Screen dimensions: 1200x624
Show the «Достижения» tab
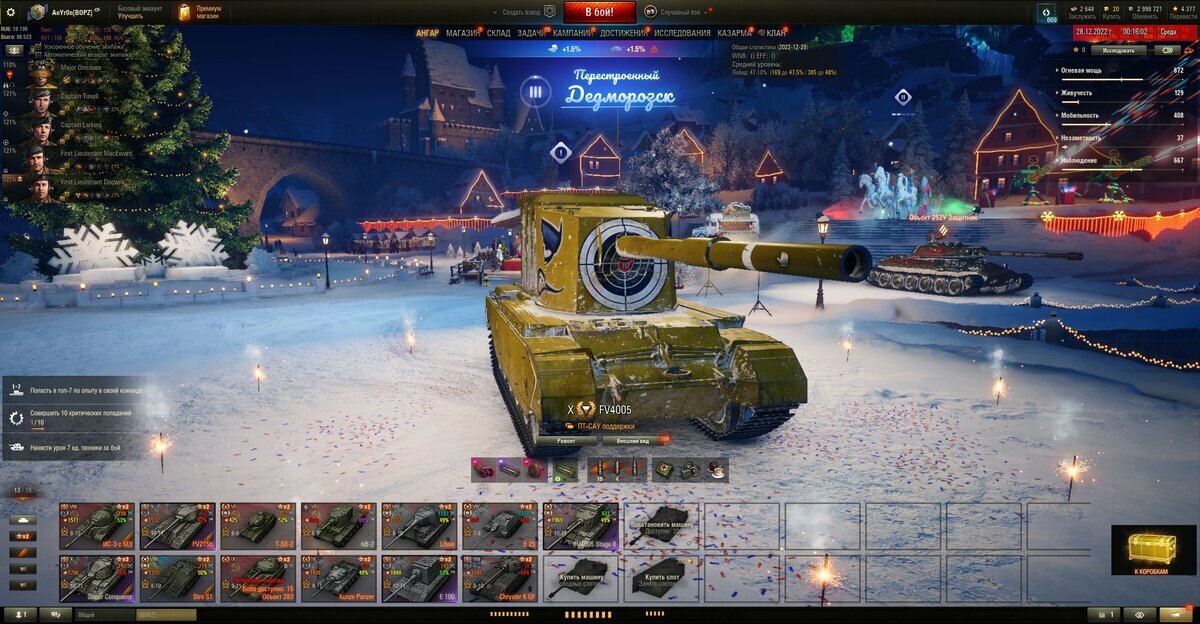click(x=622, y=33)
